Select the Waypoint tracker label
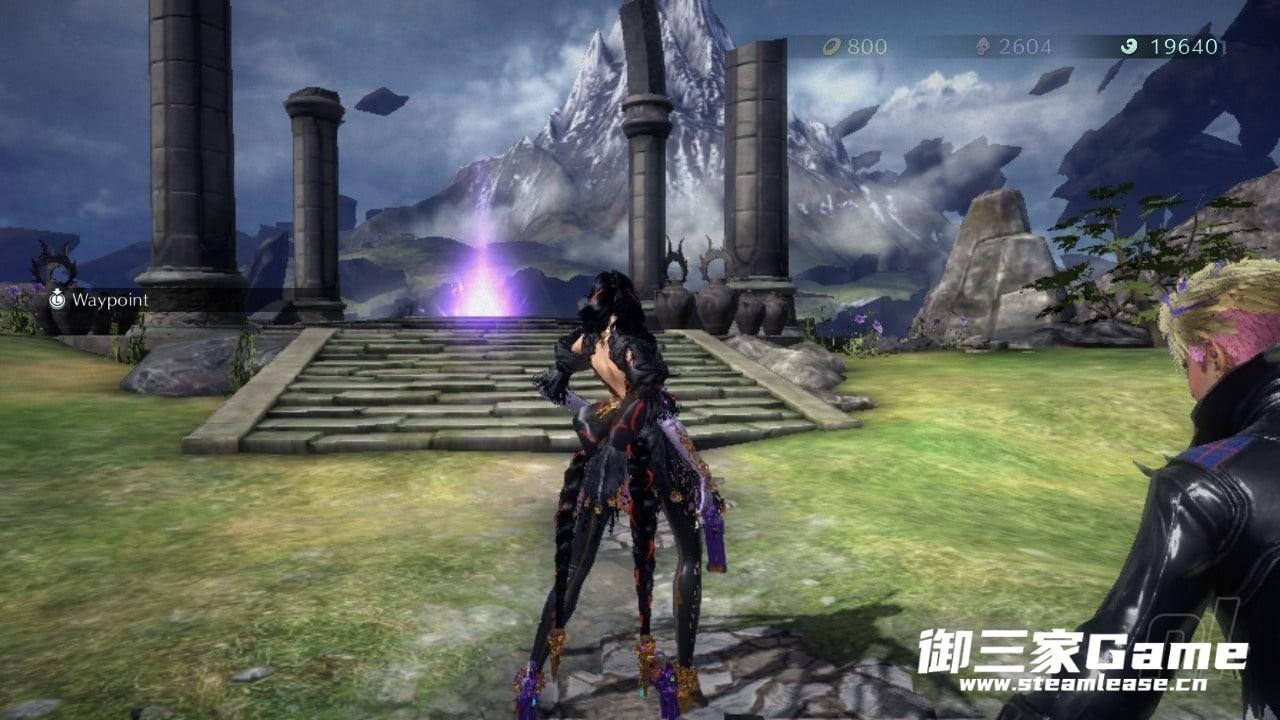Screen dimensions: 1280x720 (x=111, y=300)
